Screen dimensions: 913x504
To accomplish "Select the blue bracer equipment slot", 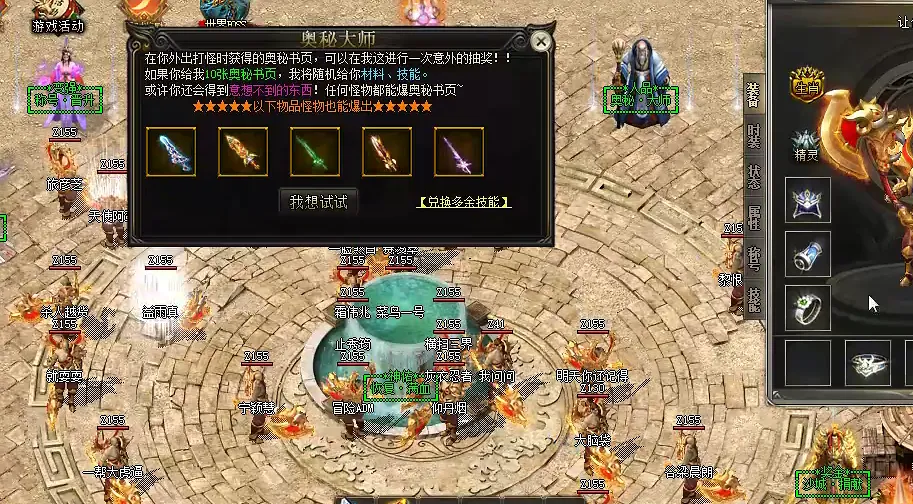I will tap(808, 254).
